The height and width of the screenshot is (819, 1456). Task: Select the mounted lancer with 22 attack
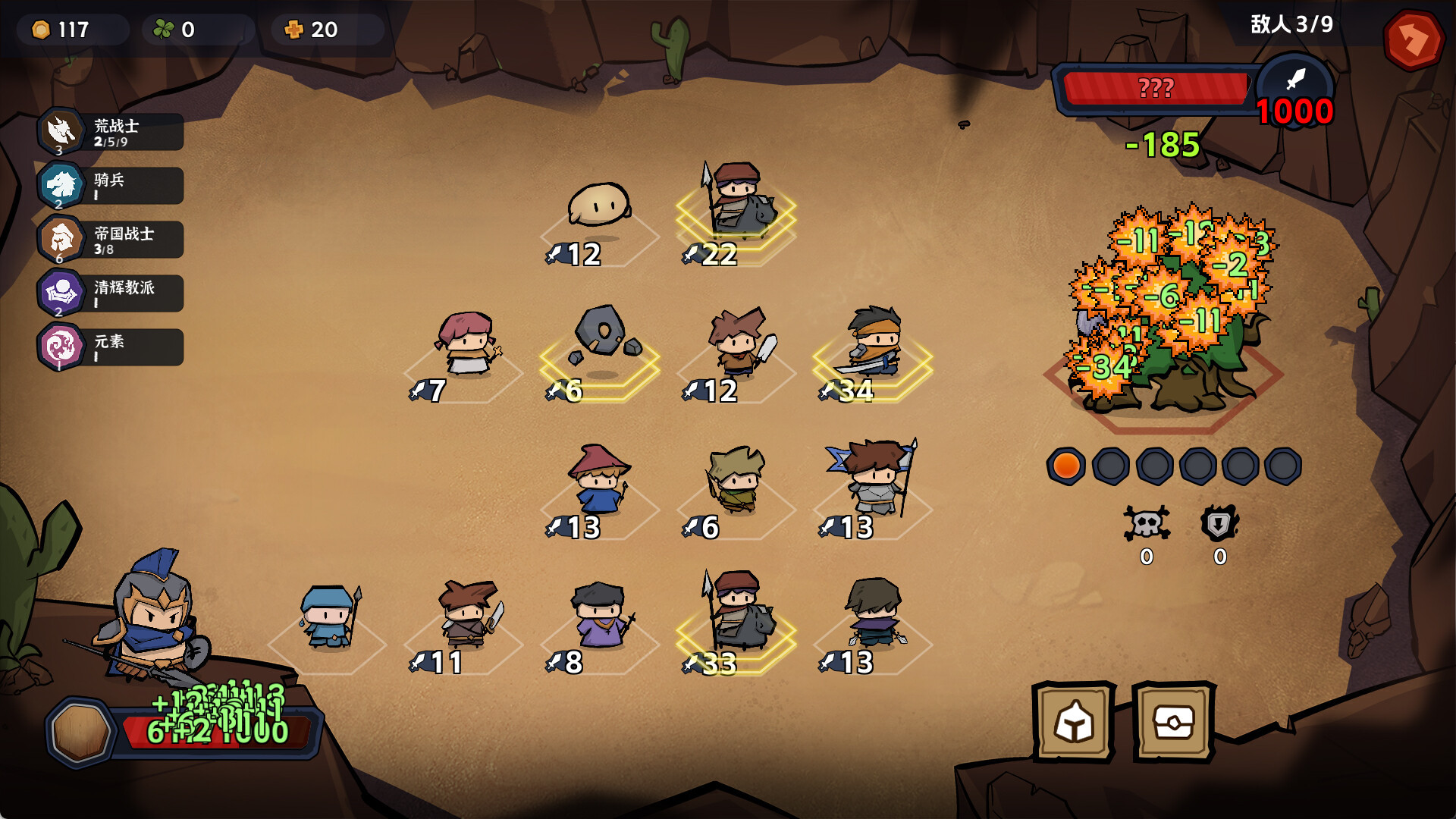coord(738,201)
